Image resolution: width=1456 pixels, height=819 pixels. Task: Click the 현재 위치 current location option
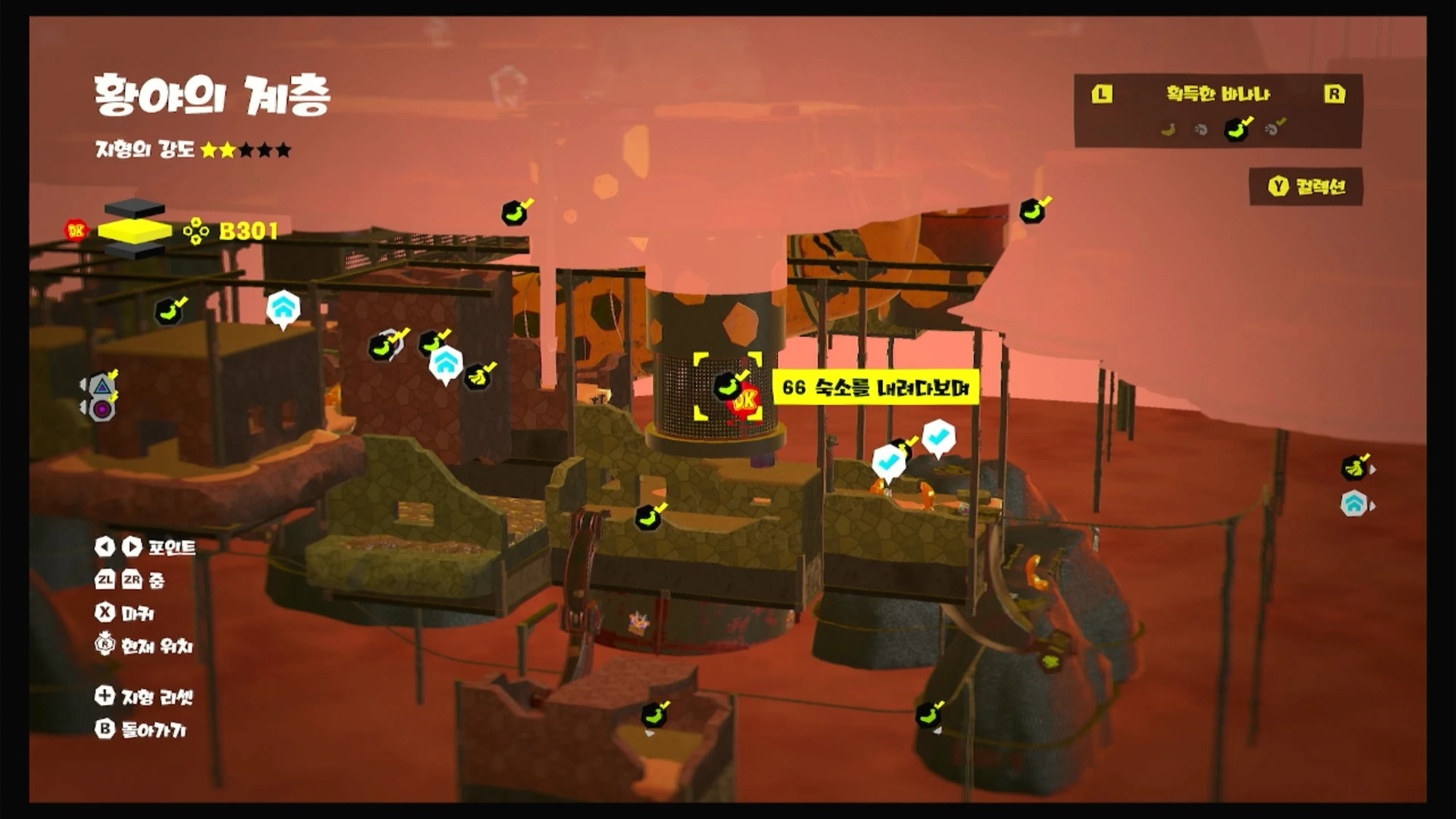click(144, 646)
